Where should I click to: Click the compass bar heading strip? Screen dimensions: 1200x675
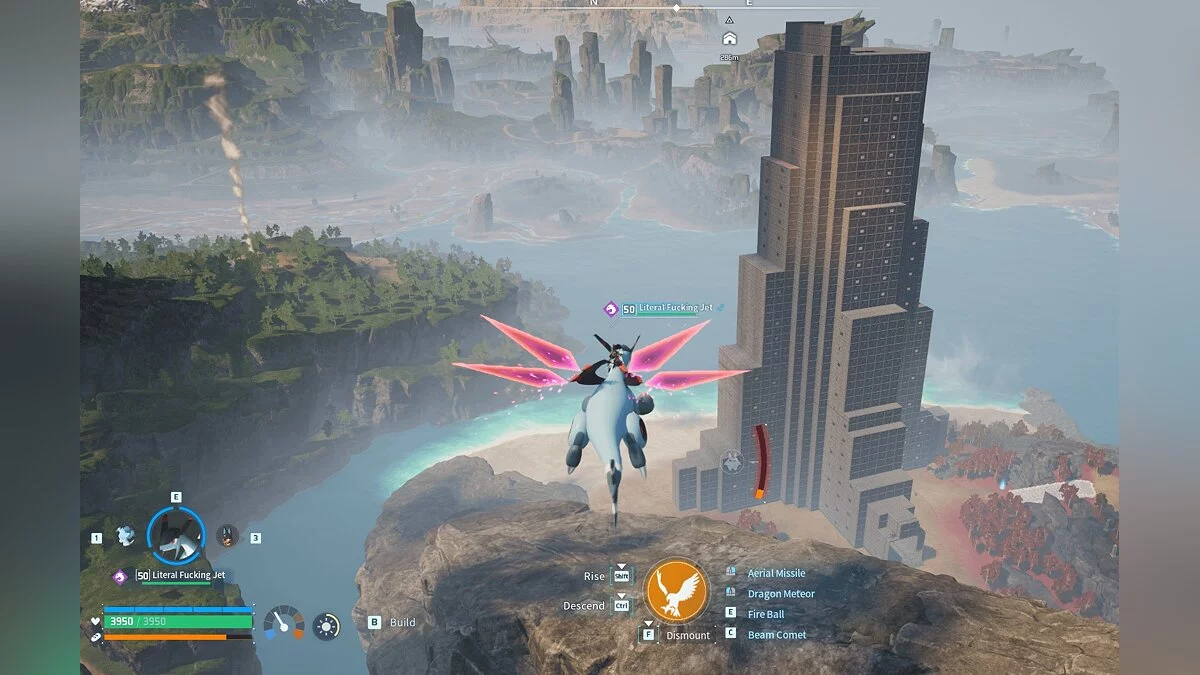[x=676, y=7]
